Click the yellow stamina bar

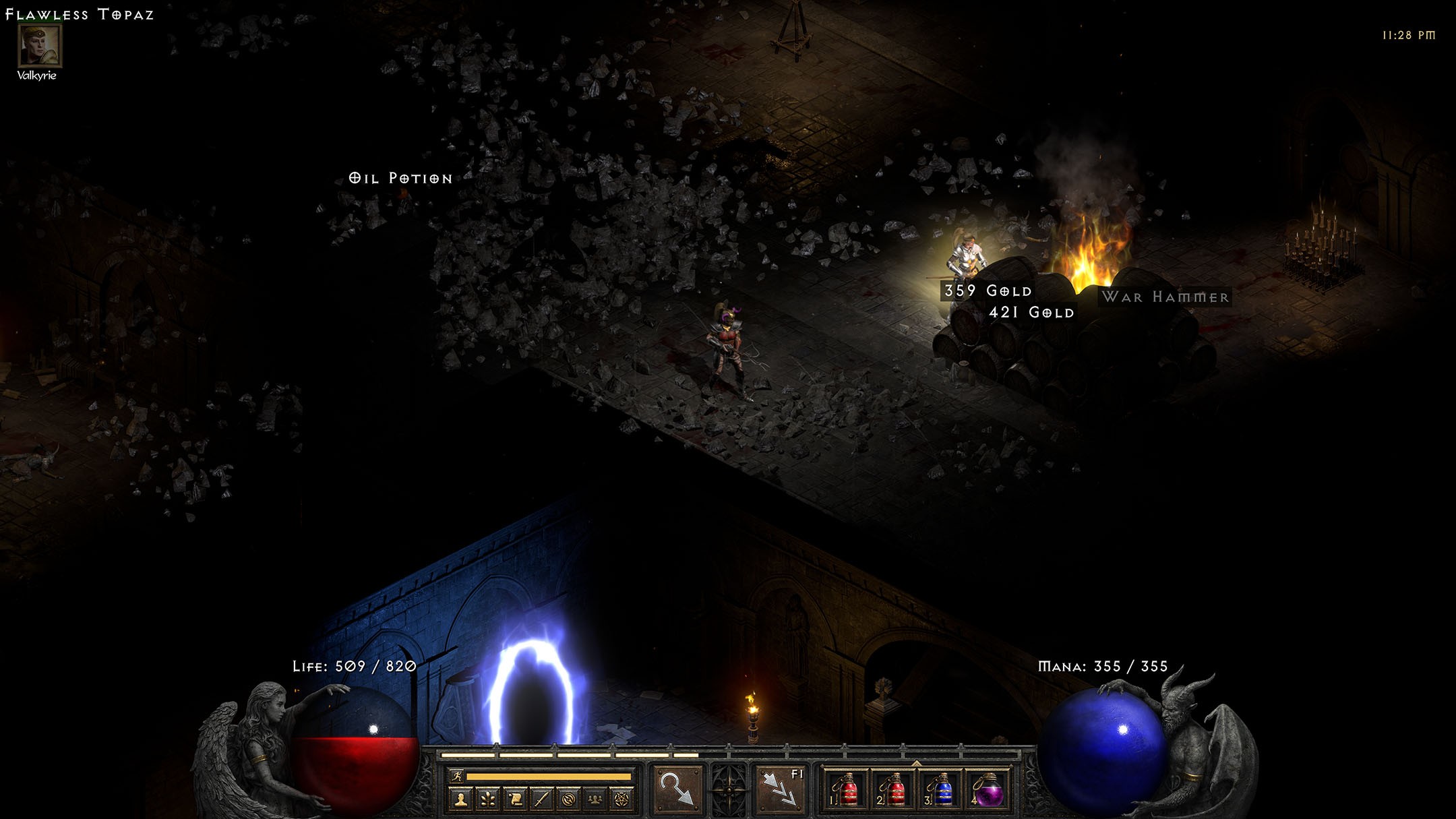tap(549, 777)
